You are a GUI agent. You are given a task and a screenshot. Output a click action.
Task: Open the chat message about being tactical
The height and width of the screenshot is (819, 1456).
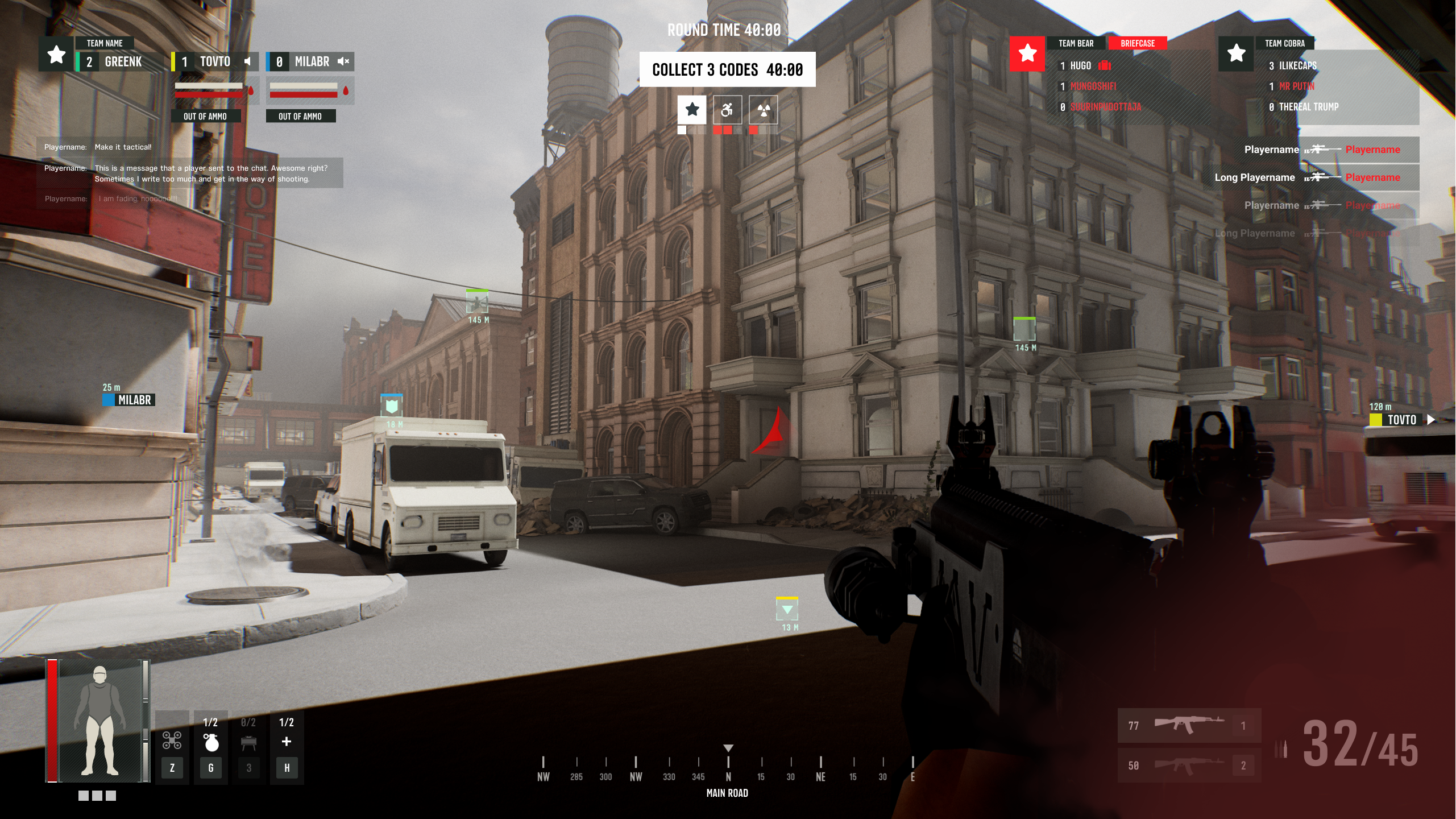point(123,147)
